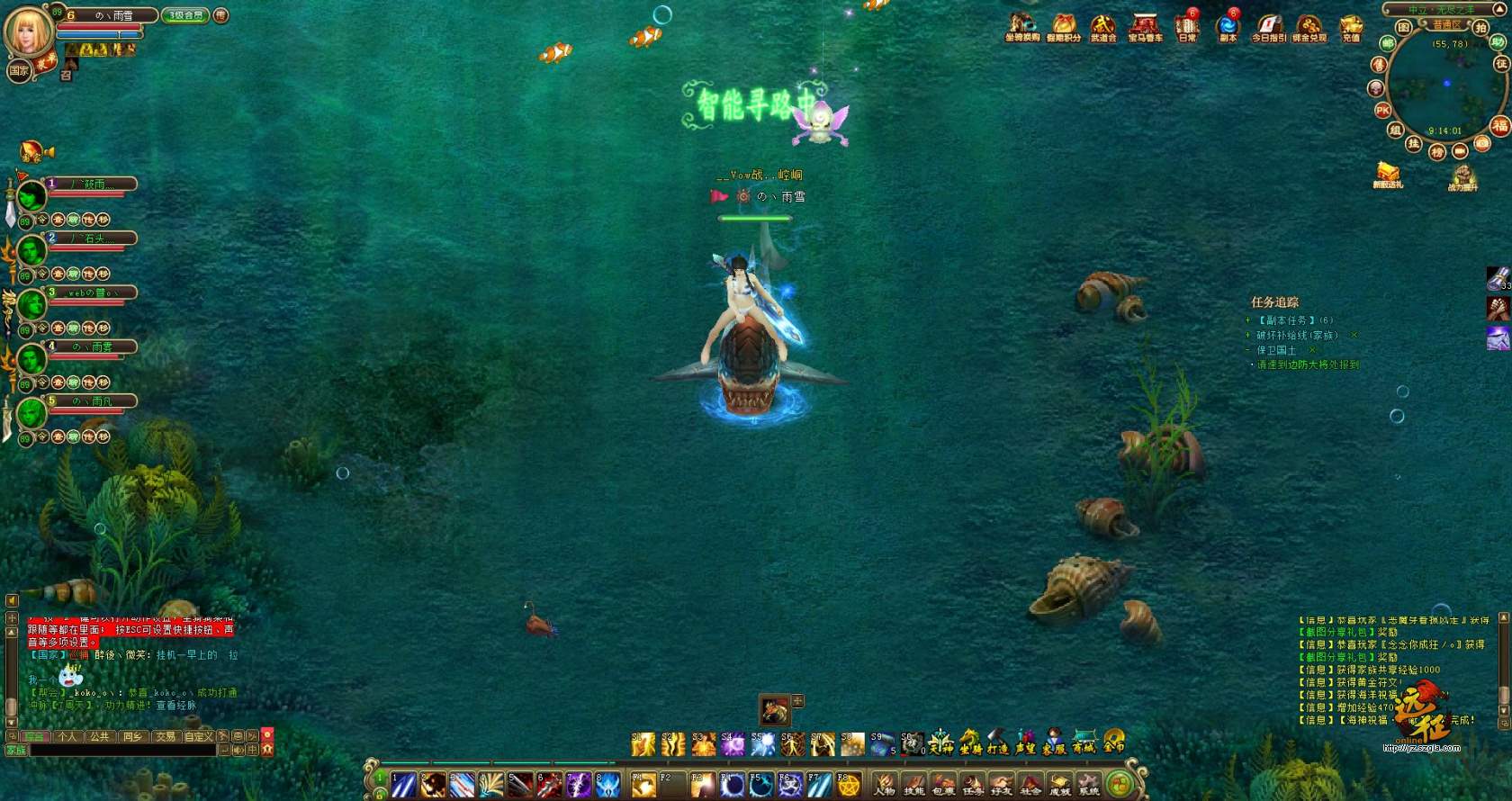Switch to the 交易 chat tab
Screen dimensions: 1512x801
[x=165, y=736]
